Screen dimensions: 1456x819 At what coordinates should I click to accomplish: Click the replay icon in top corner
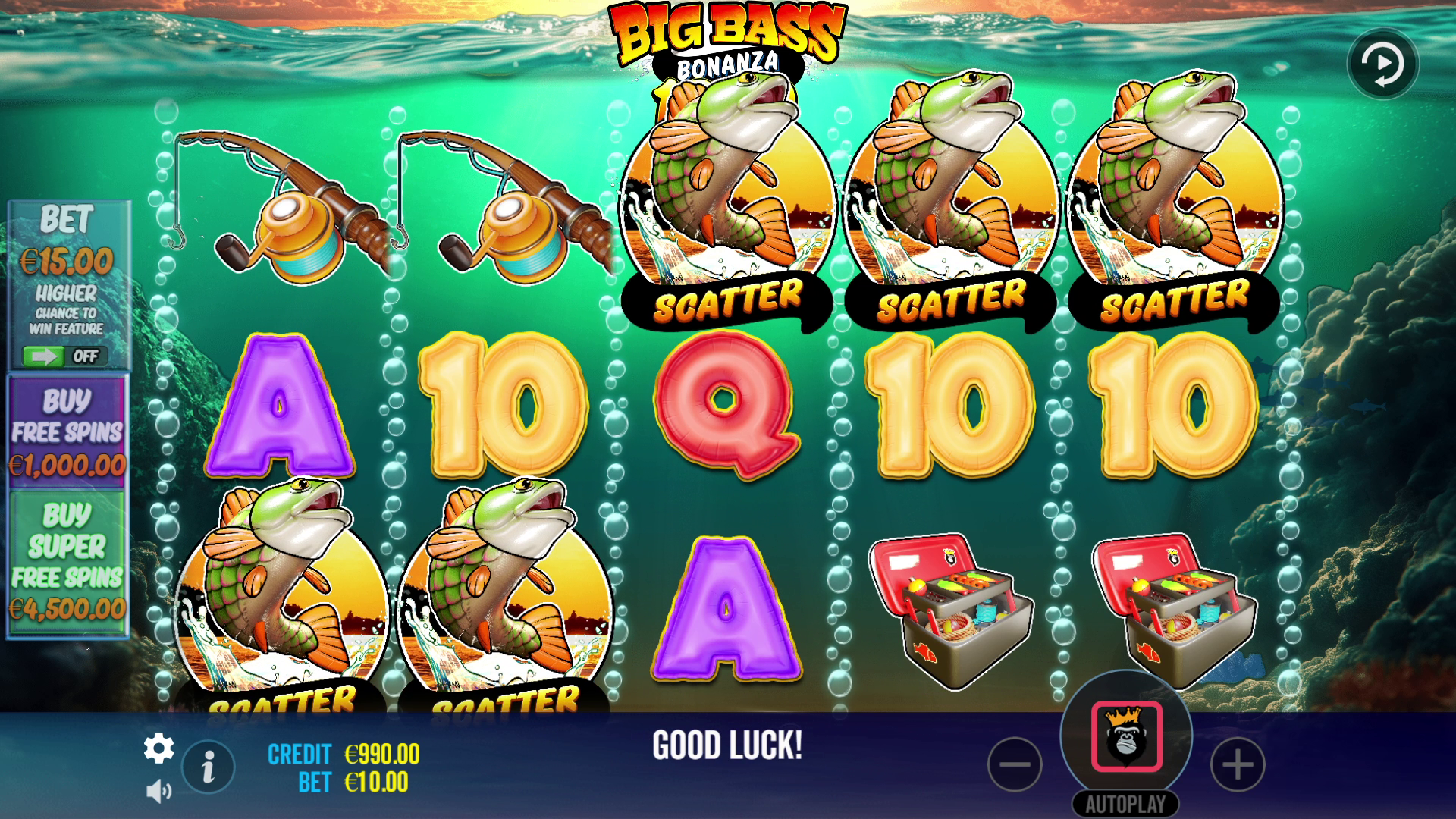click(x=1382, y=64)
